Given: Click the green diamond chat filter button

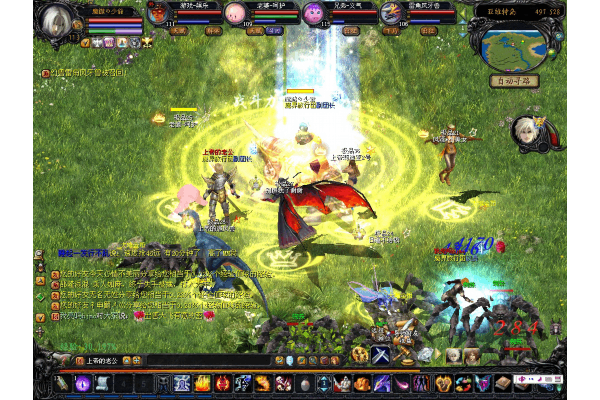Looking at the screenshot, I should [x=40, y=296].
